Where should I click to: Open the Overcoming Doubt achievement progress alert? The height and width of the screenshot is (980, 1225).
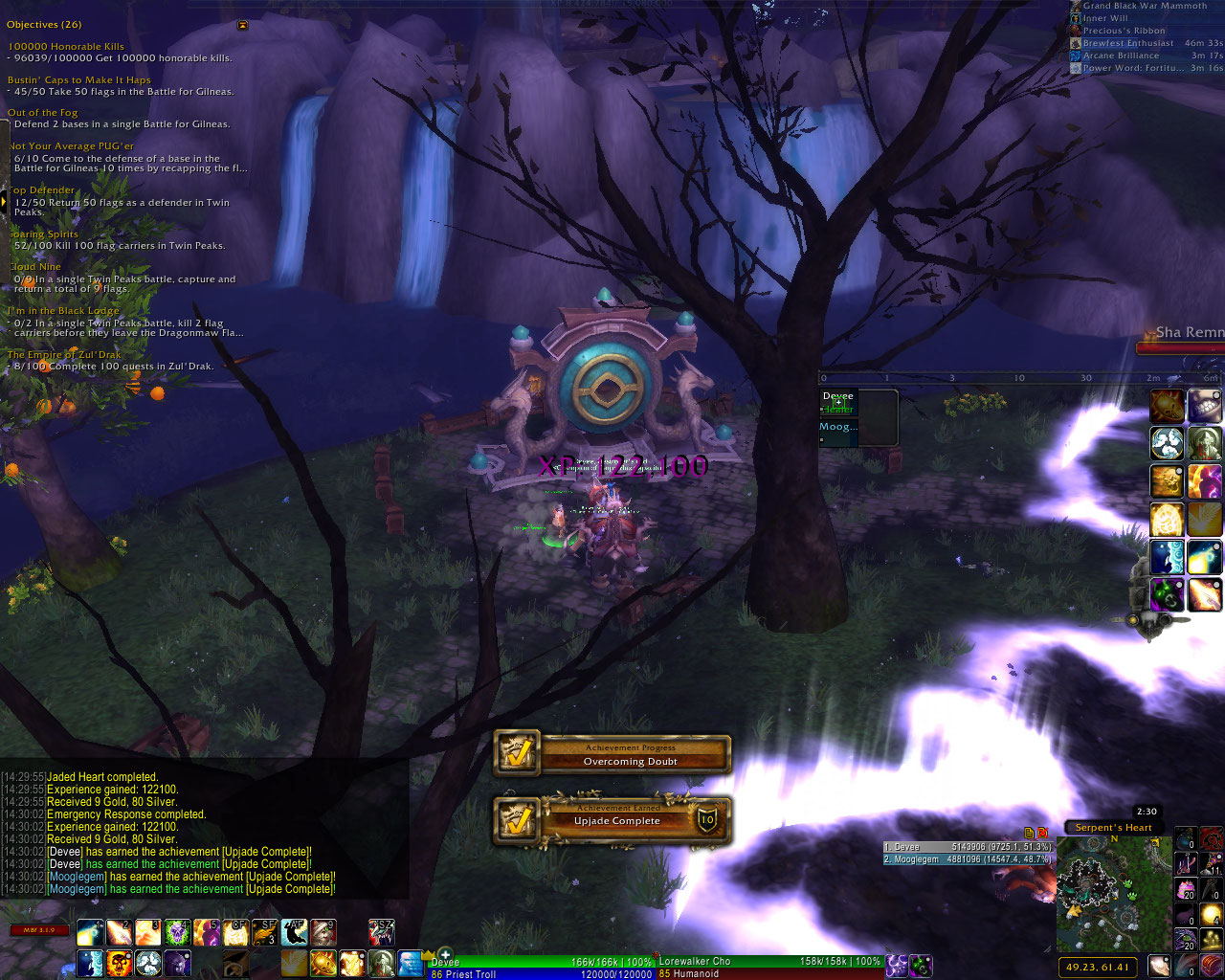coord(612,754)
